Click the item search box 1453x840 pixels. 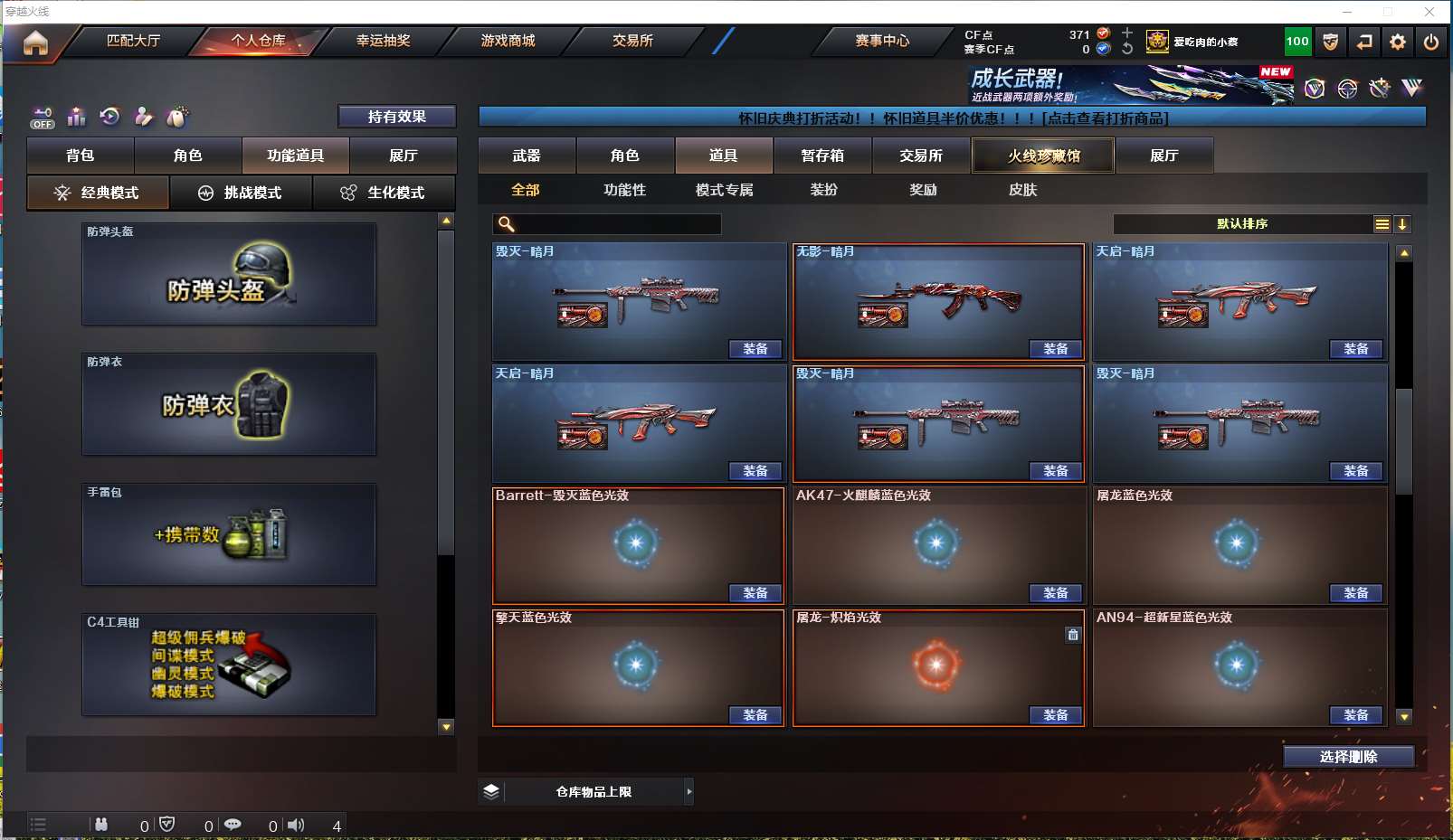point(615,224)
